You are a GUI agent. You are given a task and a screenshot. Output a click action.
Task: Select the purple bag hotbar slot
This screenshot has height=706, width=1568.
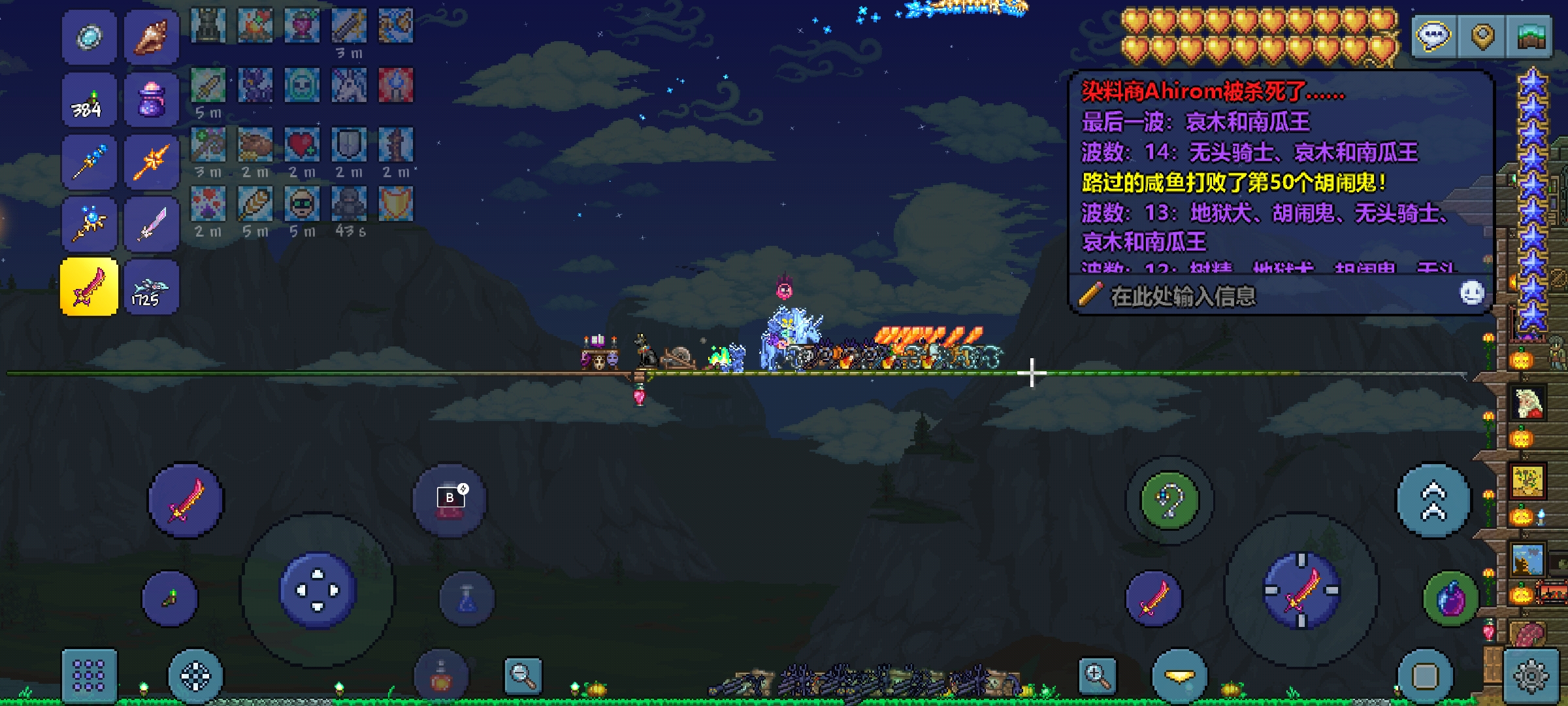click(x=152, y=100)
